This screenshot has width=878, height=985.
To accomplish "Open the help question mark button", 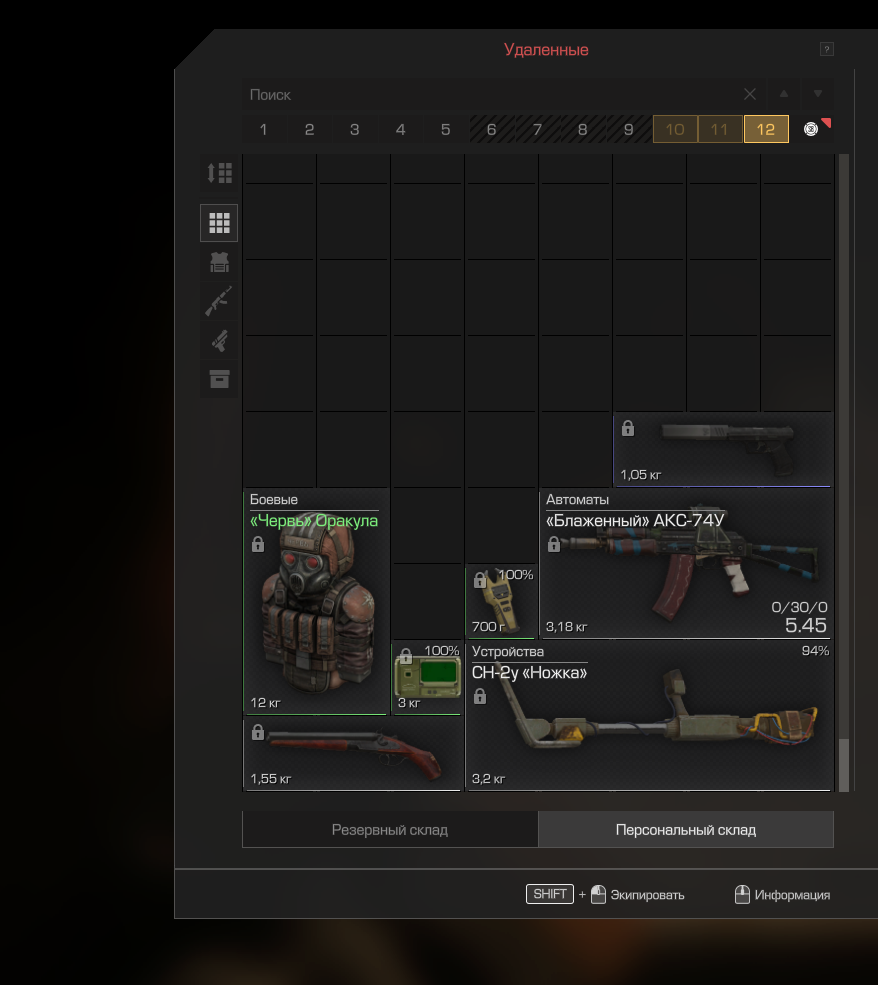I will coord(827,49).
